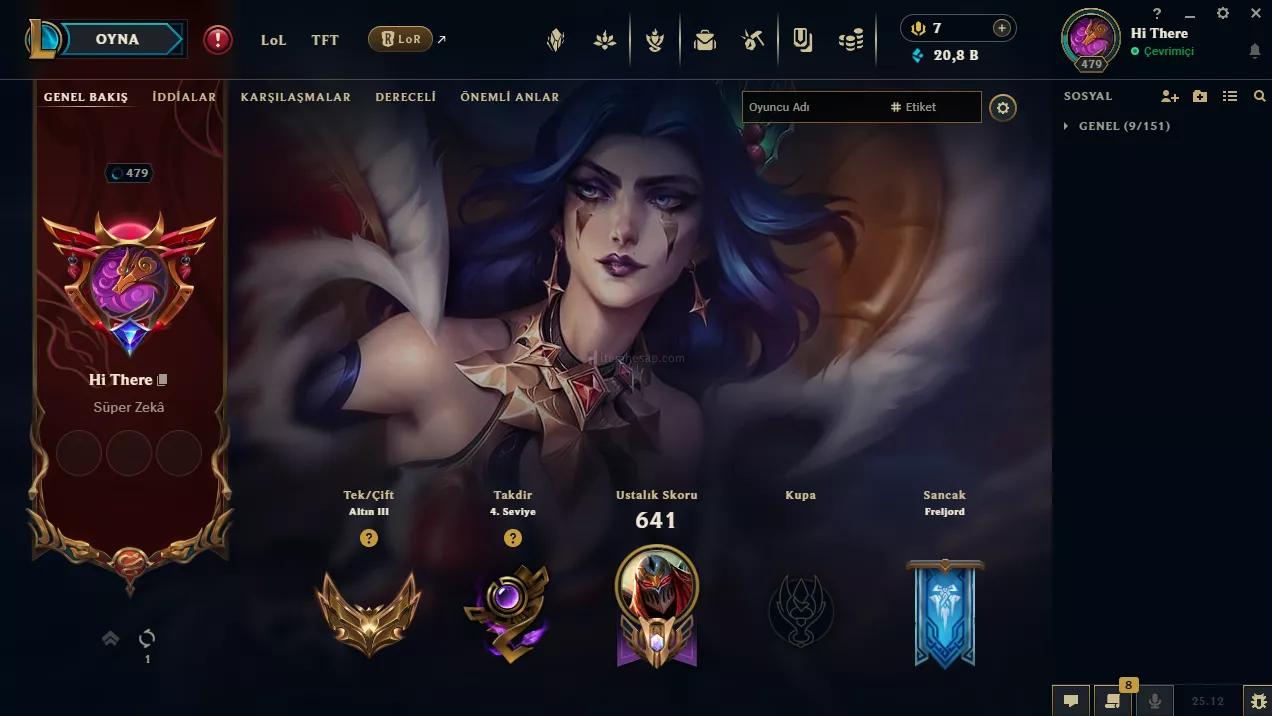Switch to the TFT game tab
The height and width of the screenshot is (716, 1272).
pyautogui.click(x=325, y=40)
